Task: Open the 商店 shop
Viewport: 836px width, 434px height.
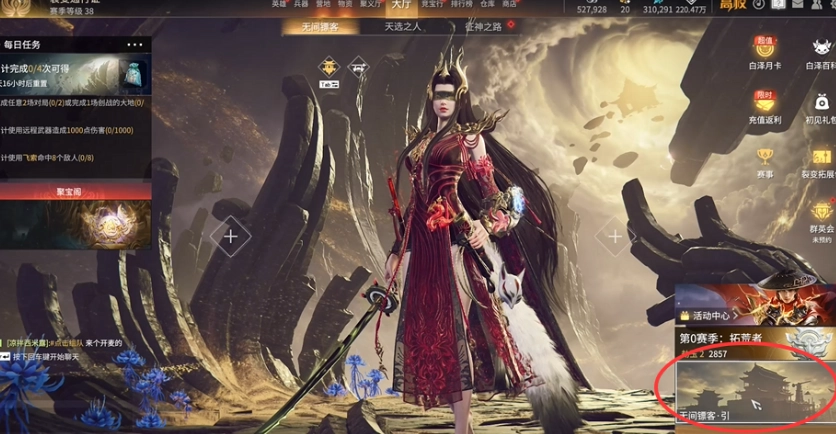Action: [509, 4]
